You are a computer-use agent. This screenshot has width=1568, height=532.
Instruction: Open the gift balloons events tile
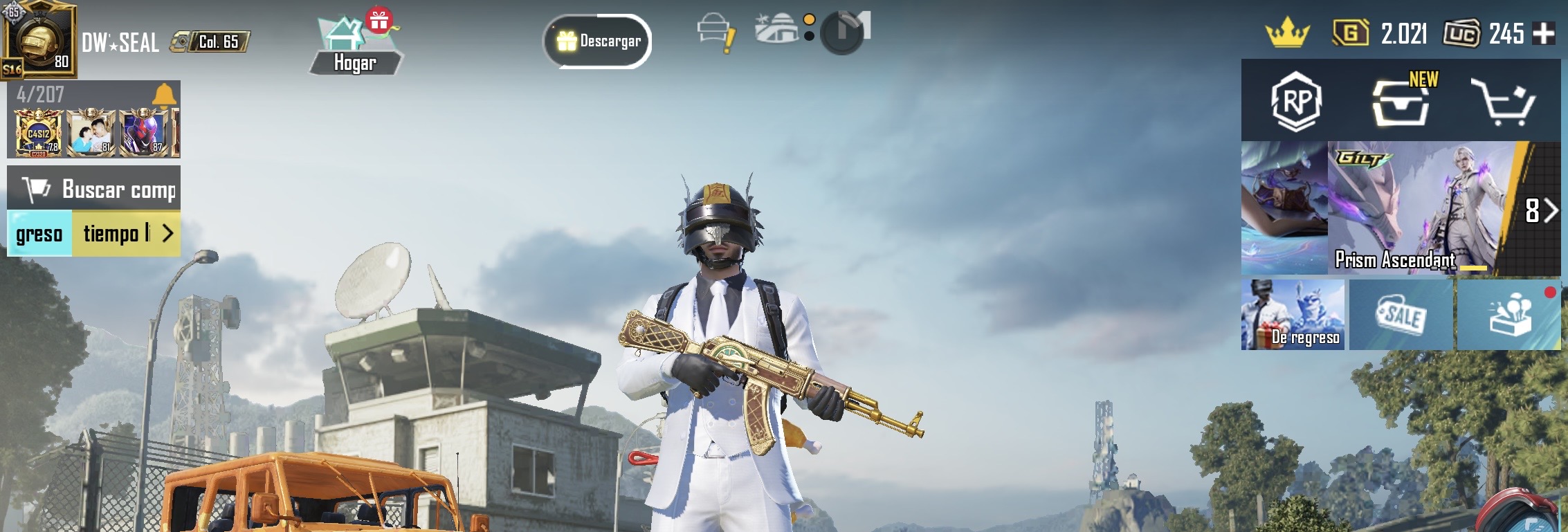point(1509,315)
